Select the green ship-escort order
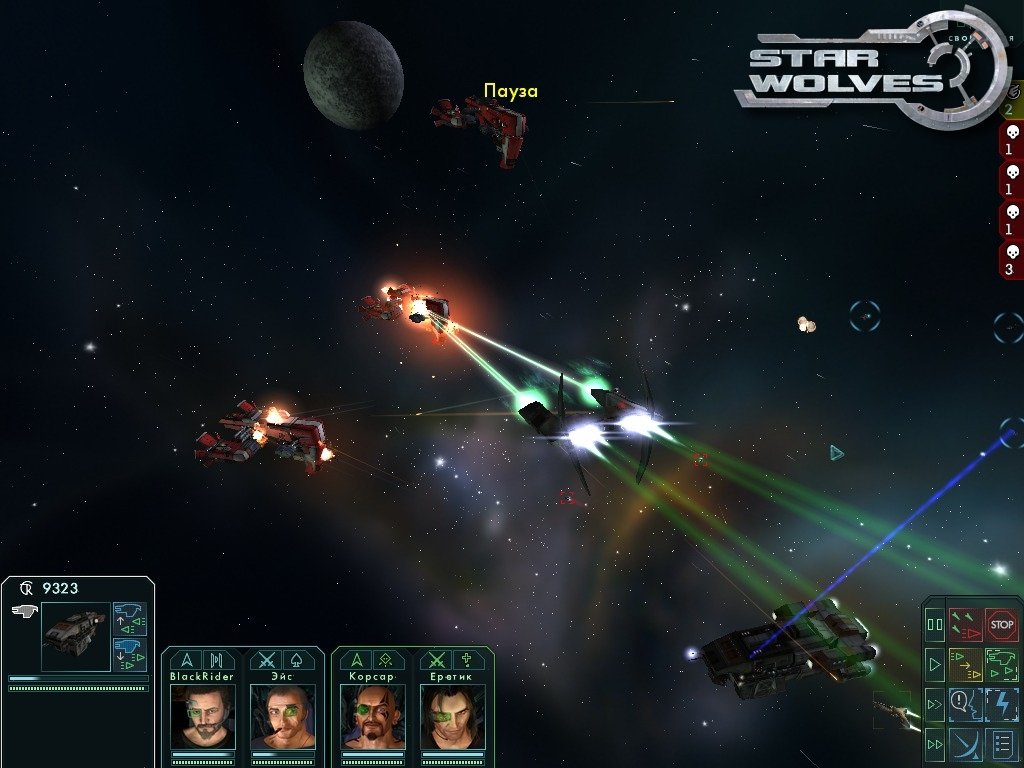Screen dimensions: 1024x768 coord(1001,664)
